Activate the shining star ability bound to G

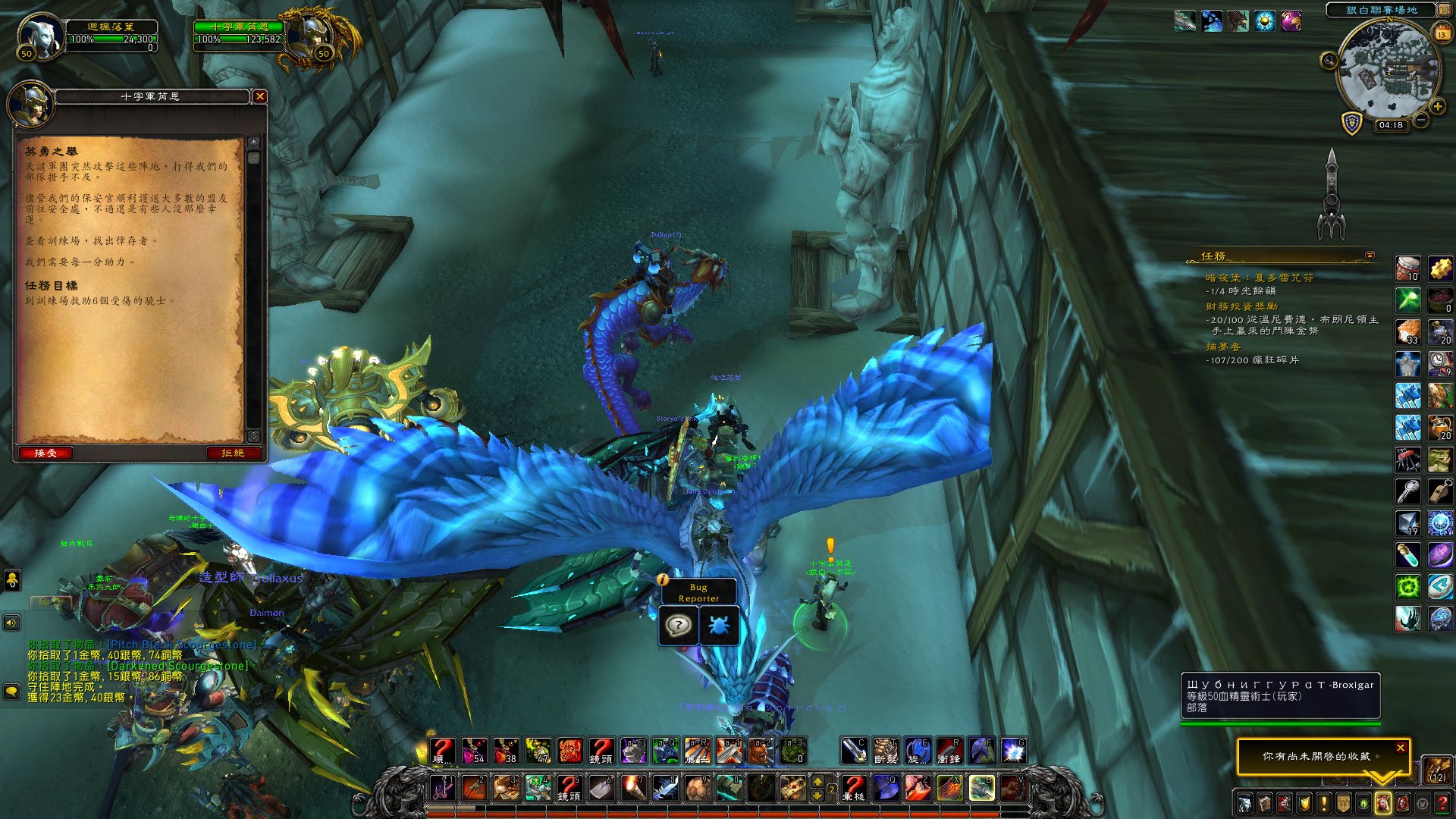tap(1014, 751)
